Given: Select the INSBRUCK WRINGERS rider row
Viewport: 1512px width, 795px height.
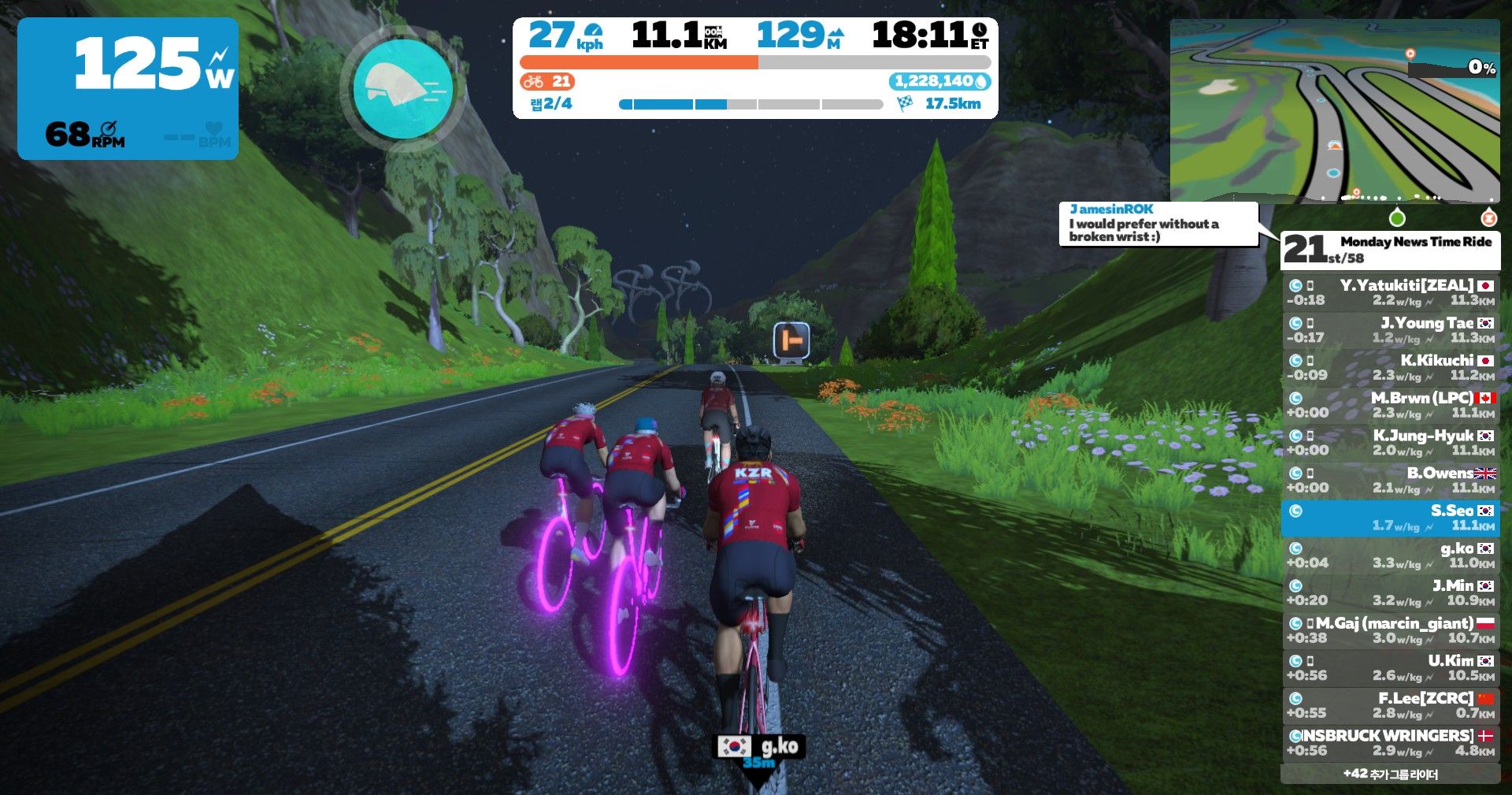Looking at the screenshot, I should tap(1390, 742).
